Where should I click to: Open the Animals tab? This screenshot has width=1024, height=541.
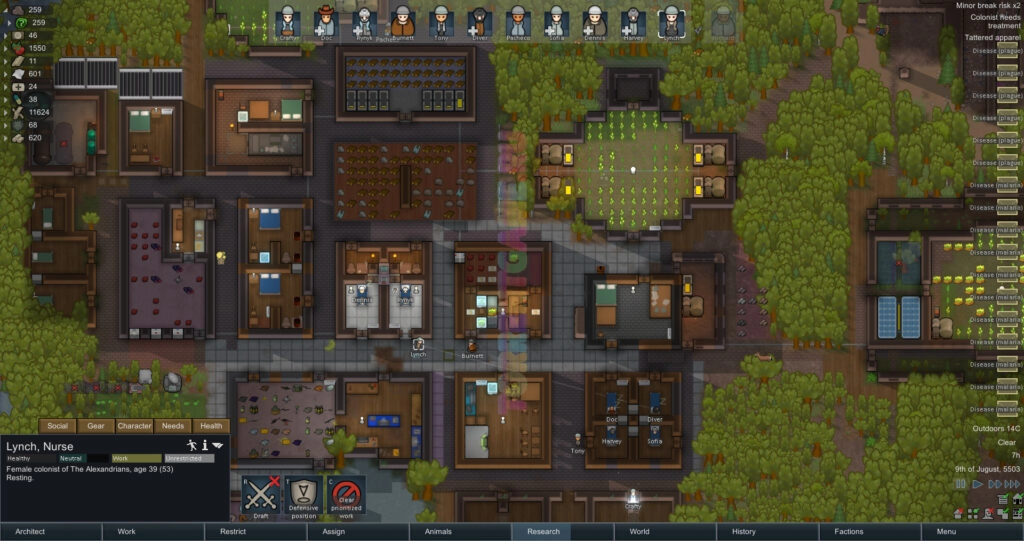[437, 532]
